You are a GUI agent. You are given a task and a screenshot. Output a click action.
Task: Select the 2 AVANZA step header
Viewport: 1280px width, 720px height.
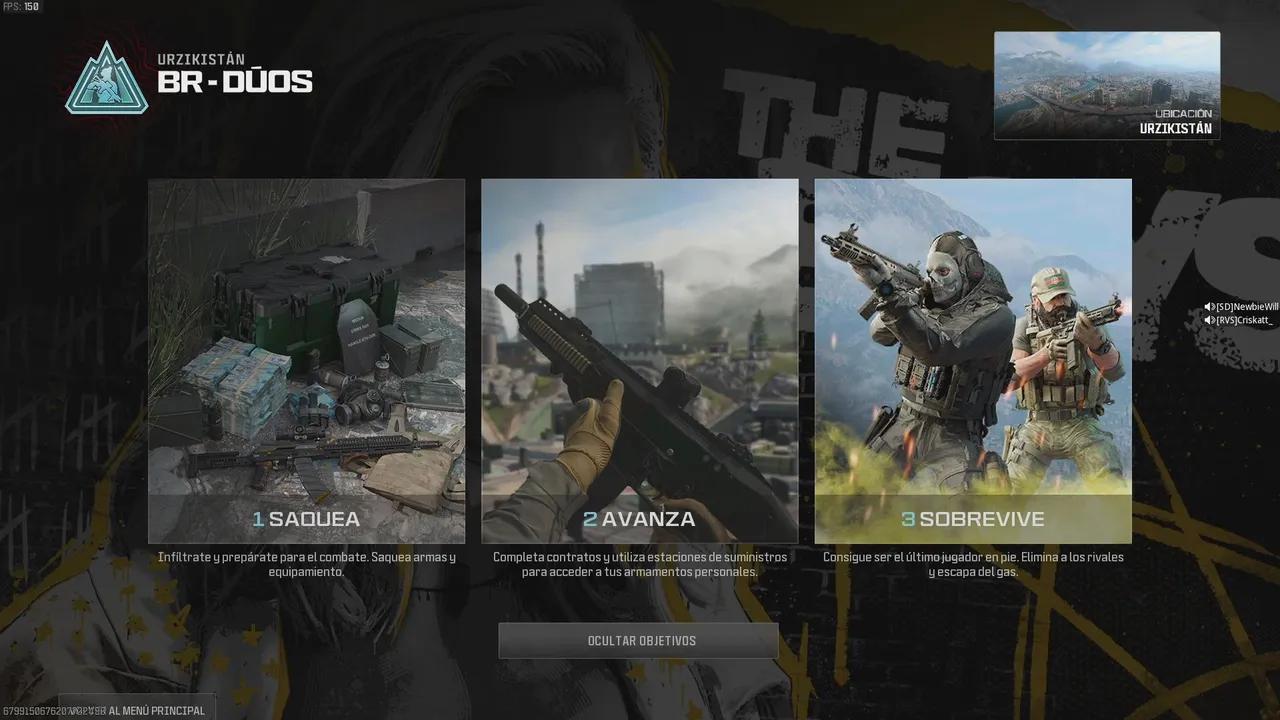(x=640, y=519)
